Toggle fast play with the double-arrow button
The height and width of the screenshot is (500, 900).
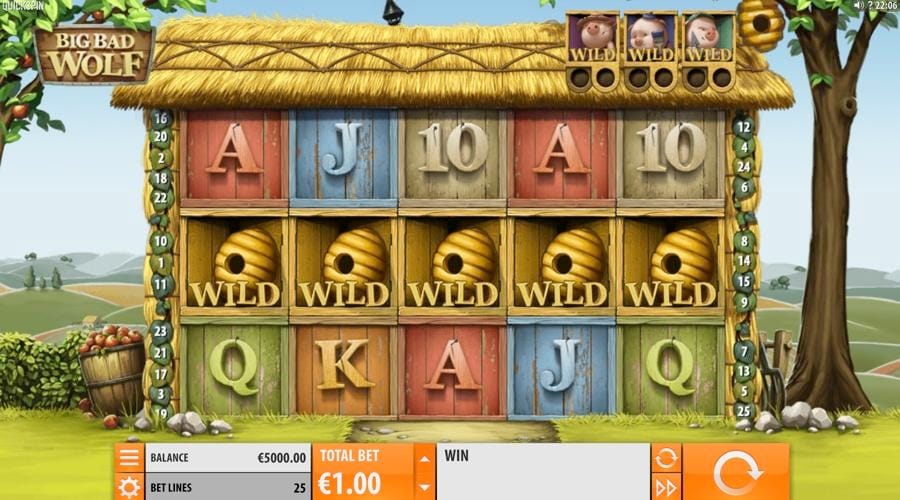666,487
